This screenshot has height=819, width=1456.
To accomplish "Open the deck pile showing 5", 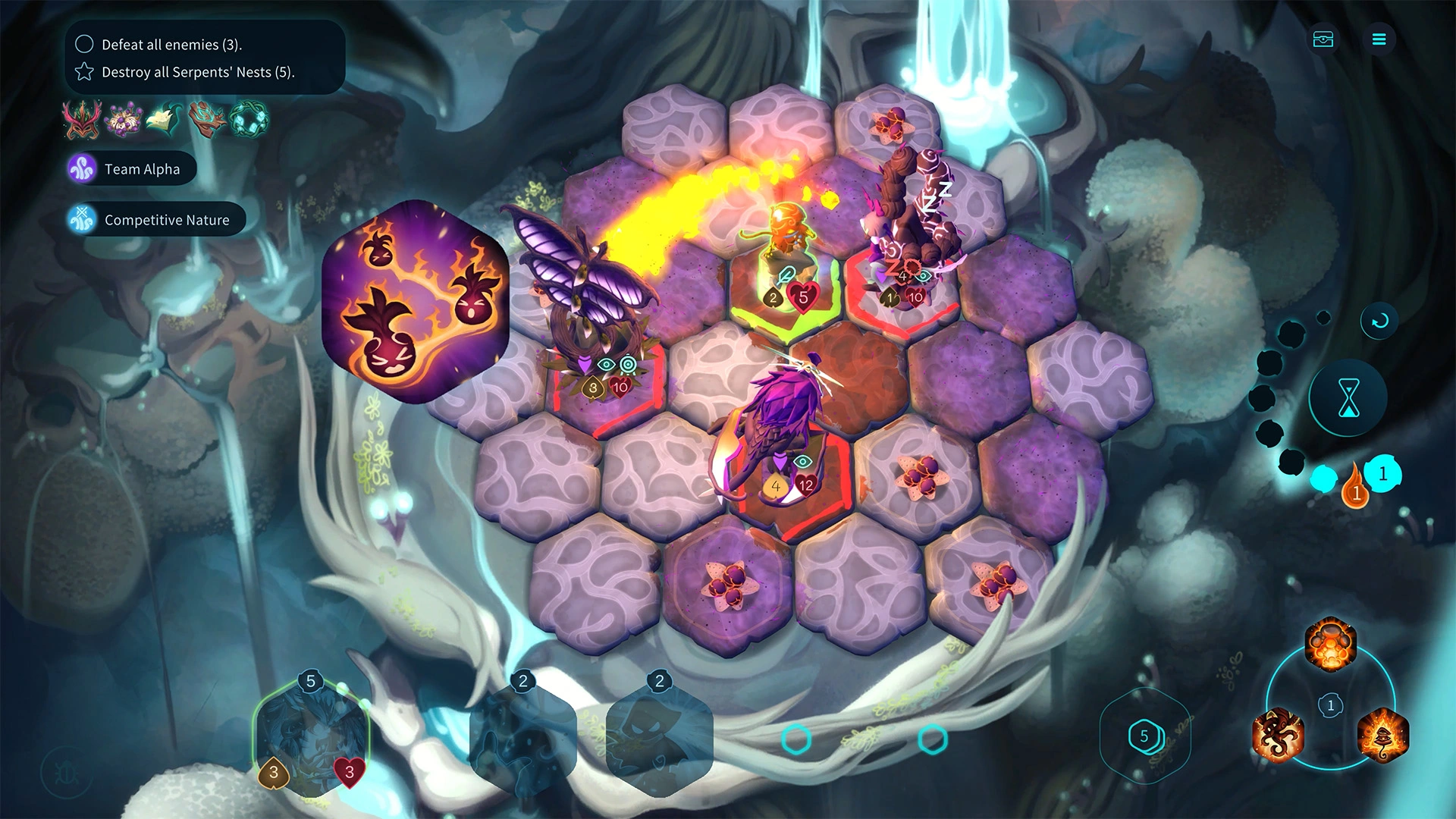I will coord(1144,736).
